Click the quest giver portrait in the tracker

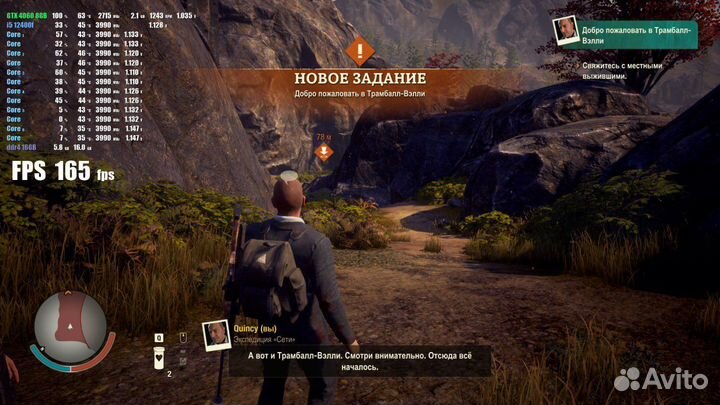[566, 31]
